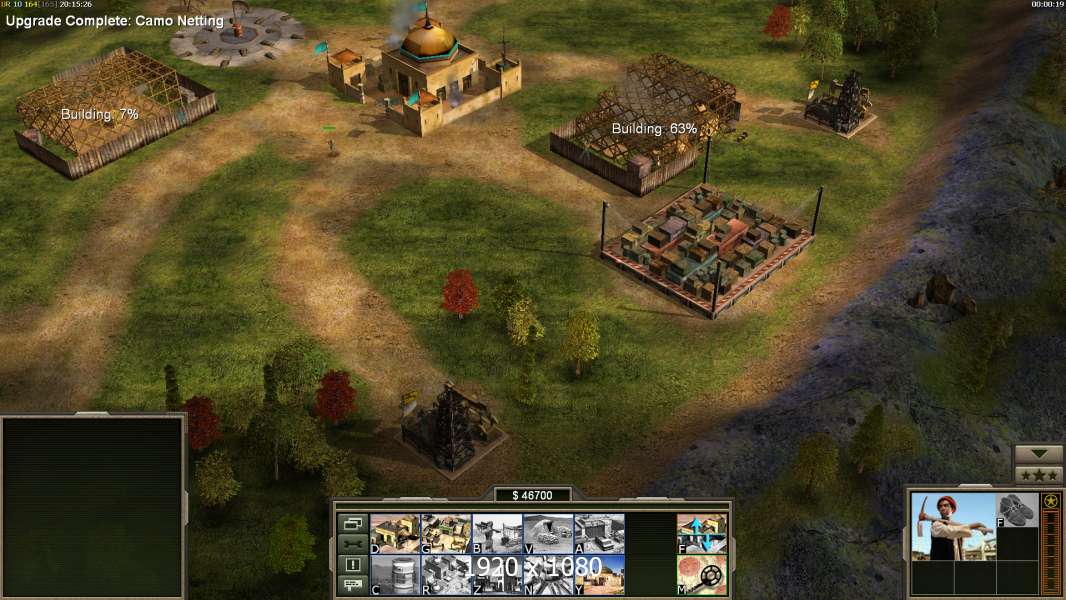Click the dark minimap panel
This screenshot has width=1066, height=600.
point(93,506)
